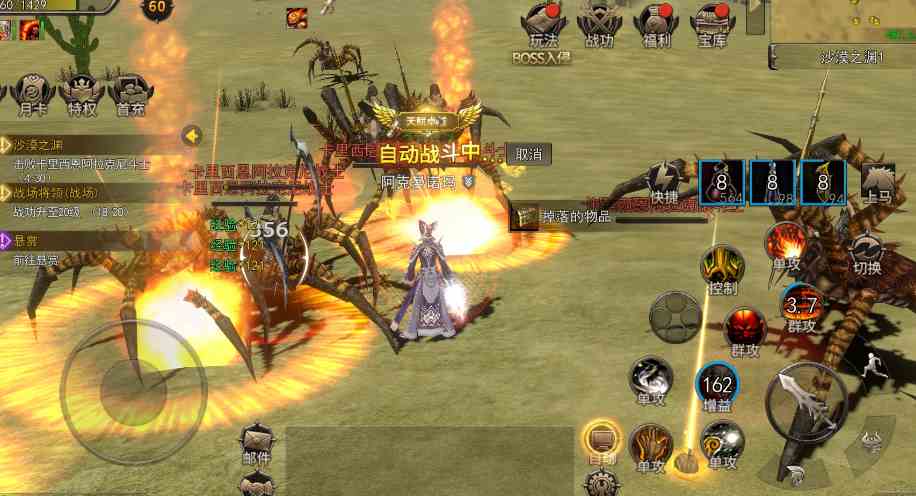Open the 邮件 mail icon

point(257,444)
